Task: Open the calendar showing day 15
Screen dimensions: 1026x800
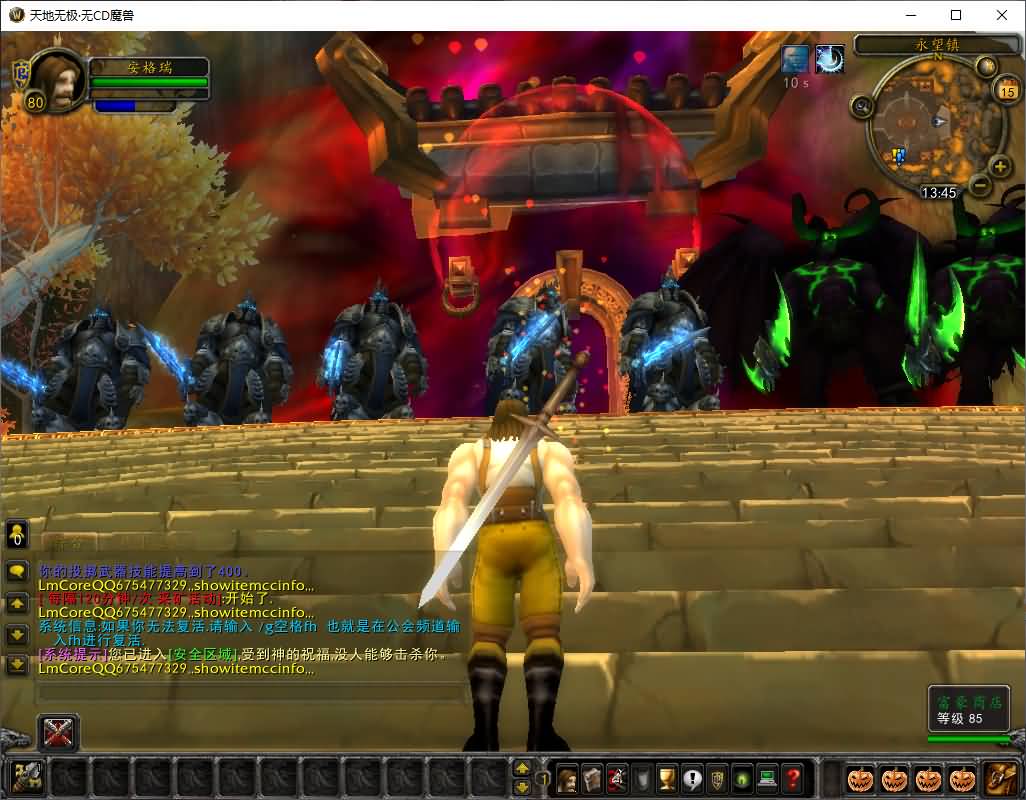Action: click(x=1006, y=92)
